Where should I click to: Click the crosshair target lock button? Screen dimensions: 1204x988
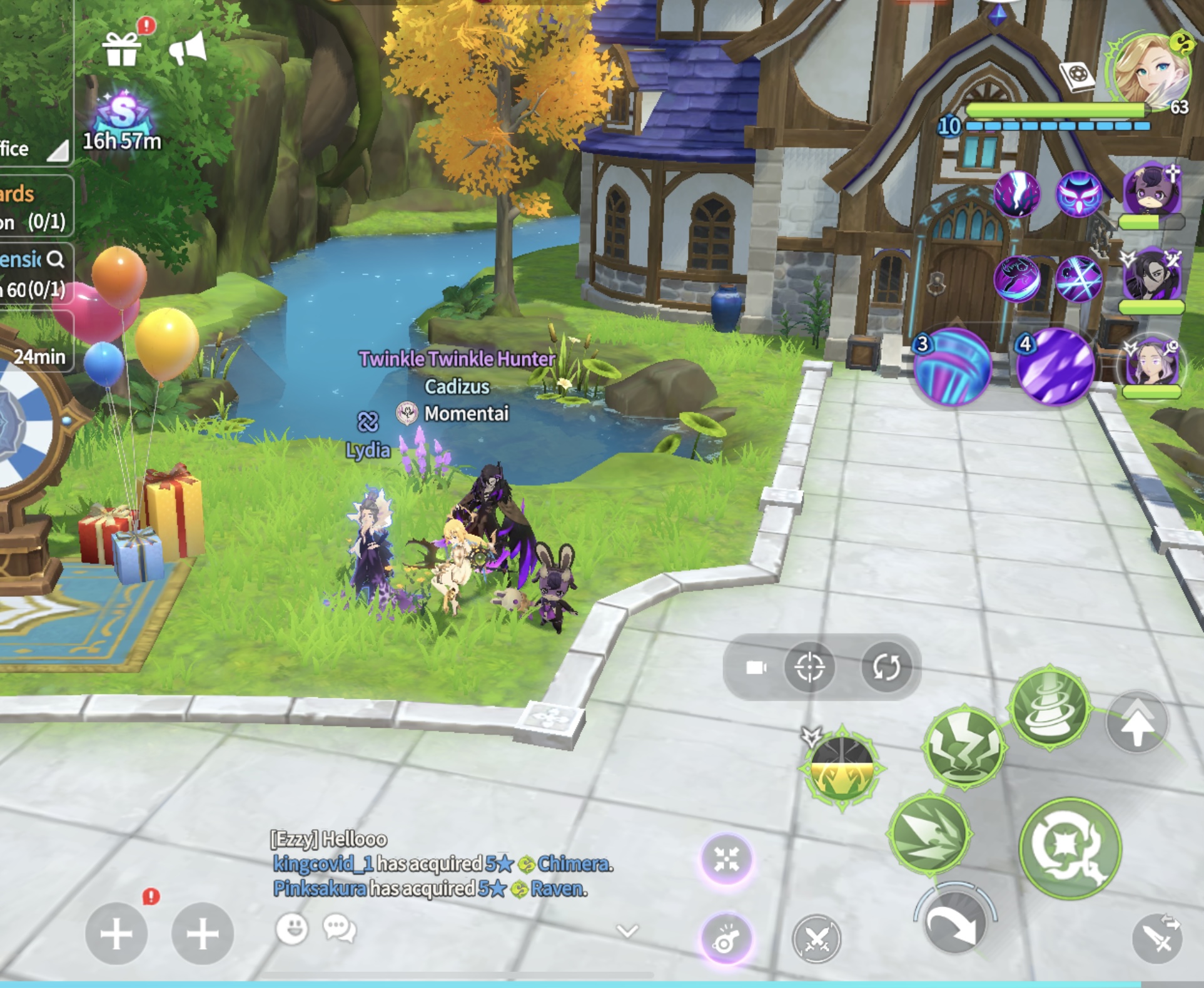point(809,667)
